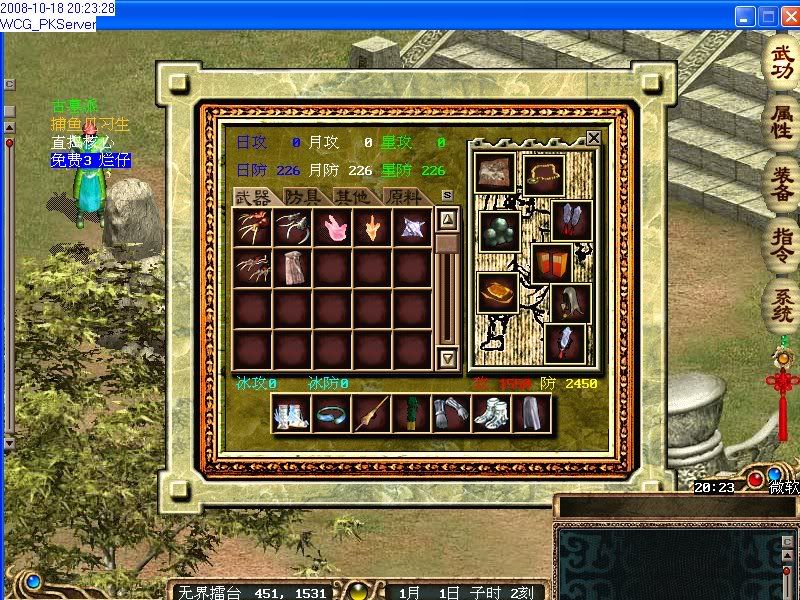
Task: Open the 指令 commands menu
Action: (780, 242)
